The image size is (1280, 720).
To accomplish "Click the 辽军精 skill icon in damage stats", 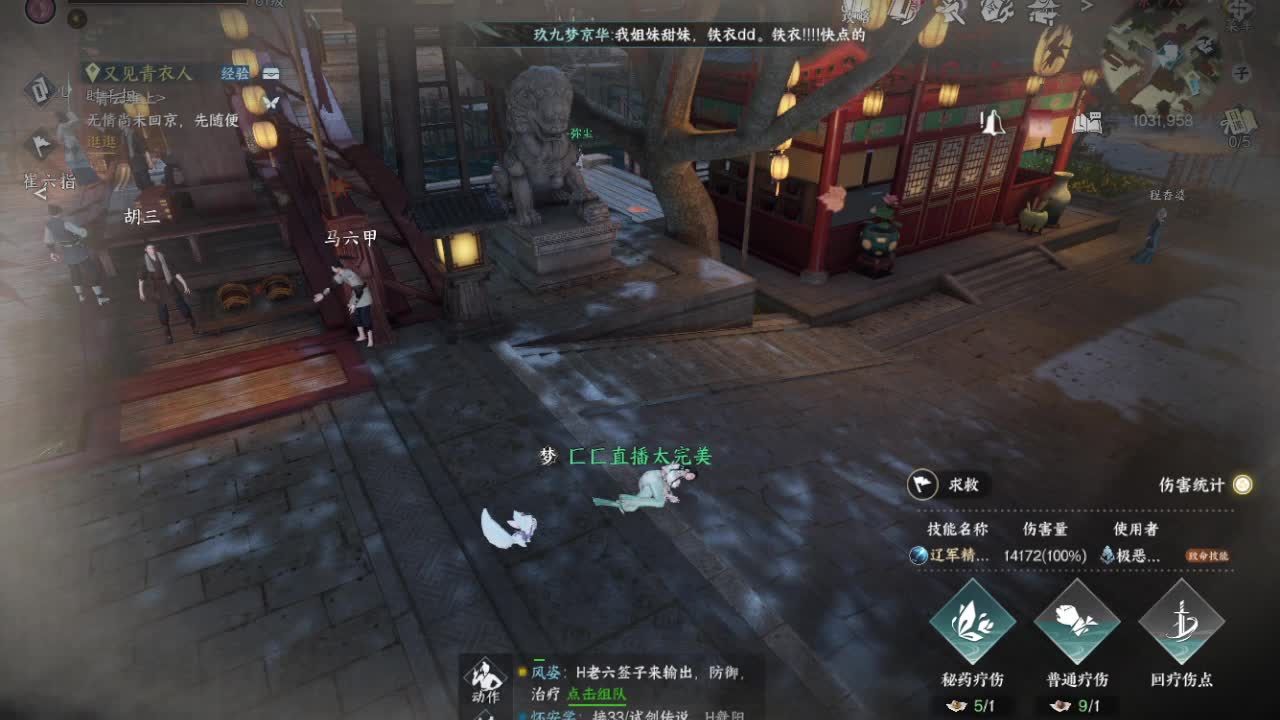I will [x=918, y=556].
